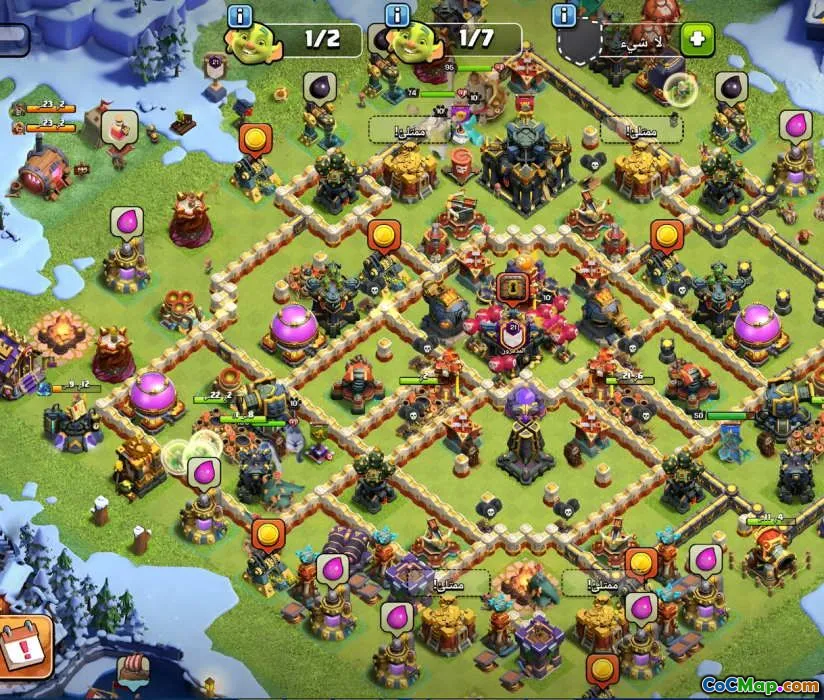
Task: Select the sailing boat bubble
Action: (131, 671)
